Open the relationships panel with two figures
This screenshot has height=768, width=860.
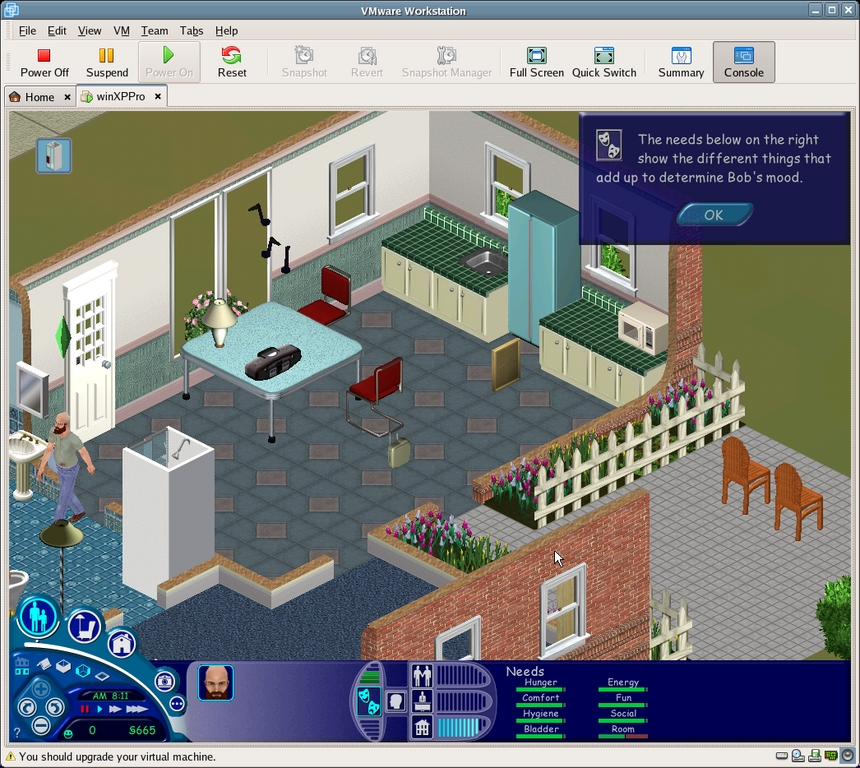[x=422, y=676]
